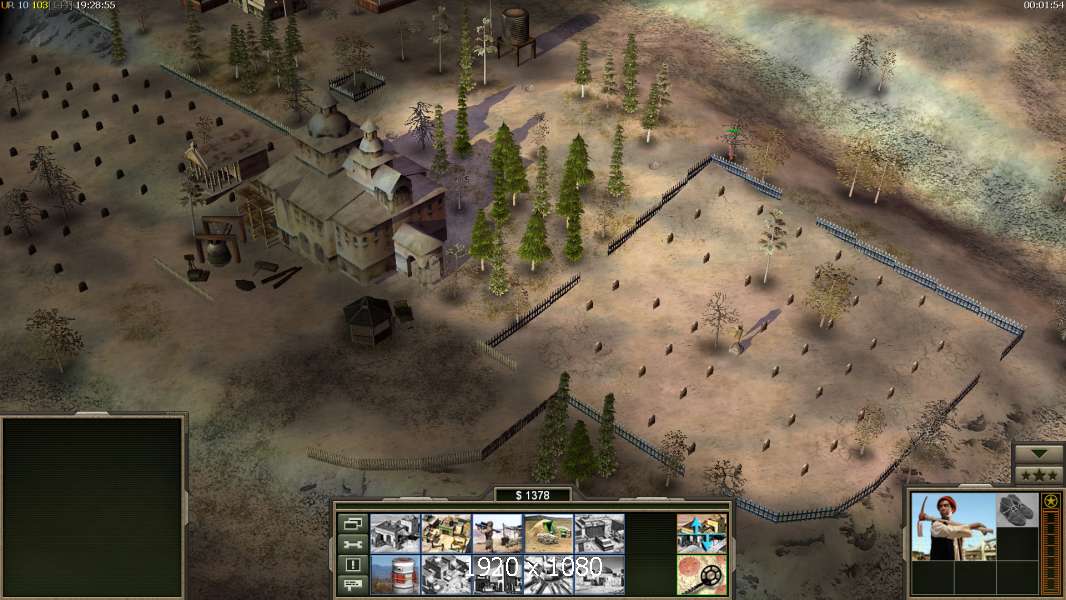Viewport: 1066px width, 600px height.
Task: Select the first white building build icon
Action: [x=395, y=533]
